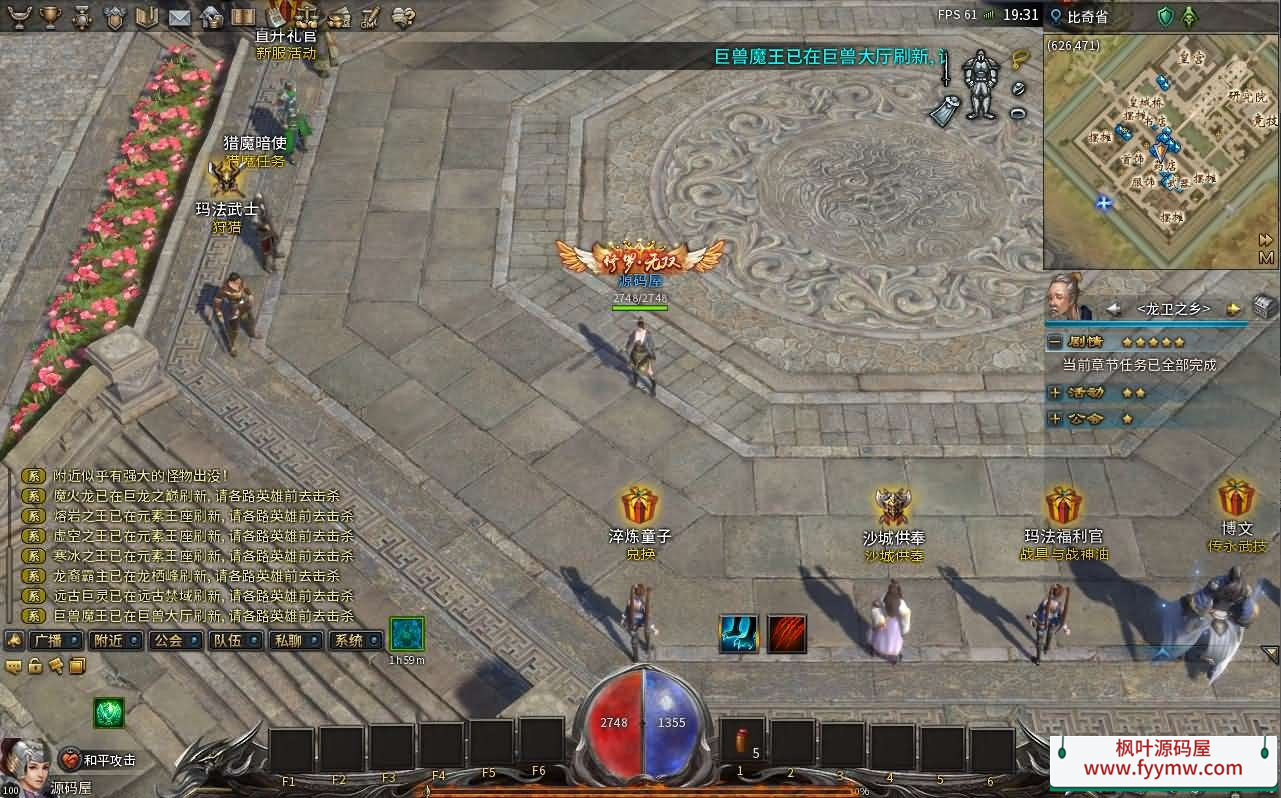Click the blue buff icon with 1h59m timer
This screenshot has height=798, width=1281.
[407, 634]
